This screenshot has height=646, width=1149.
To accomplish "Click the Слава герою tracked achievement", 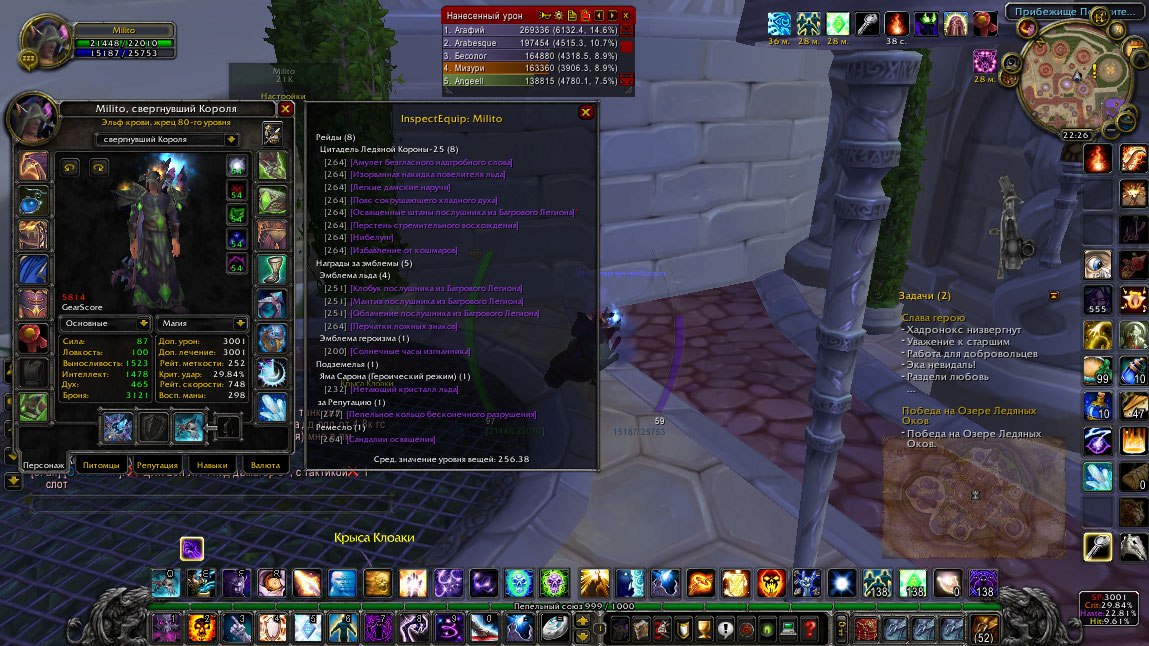I will pyautogui.click(x=932, y=317).
